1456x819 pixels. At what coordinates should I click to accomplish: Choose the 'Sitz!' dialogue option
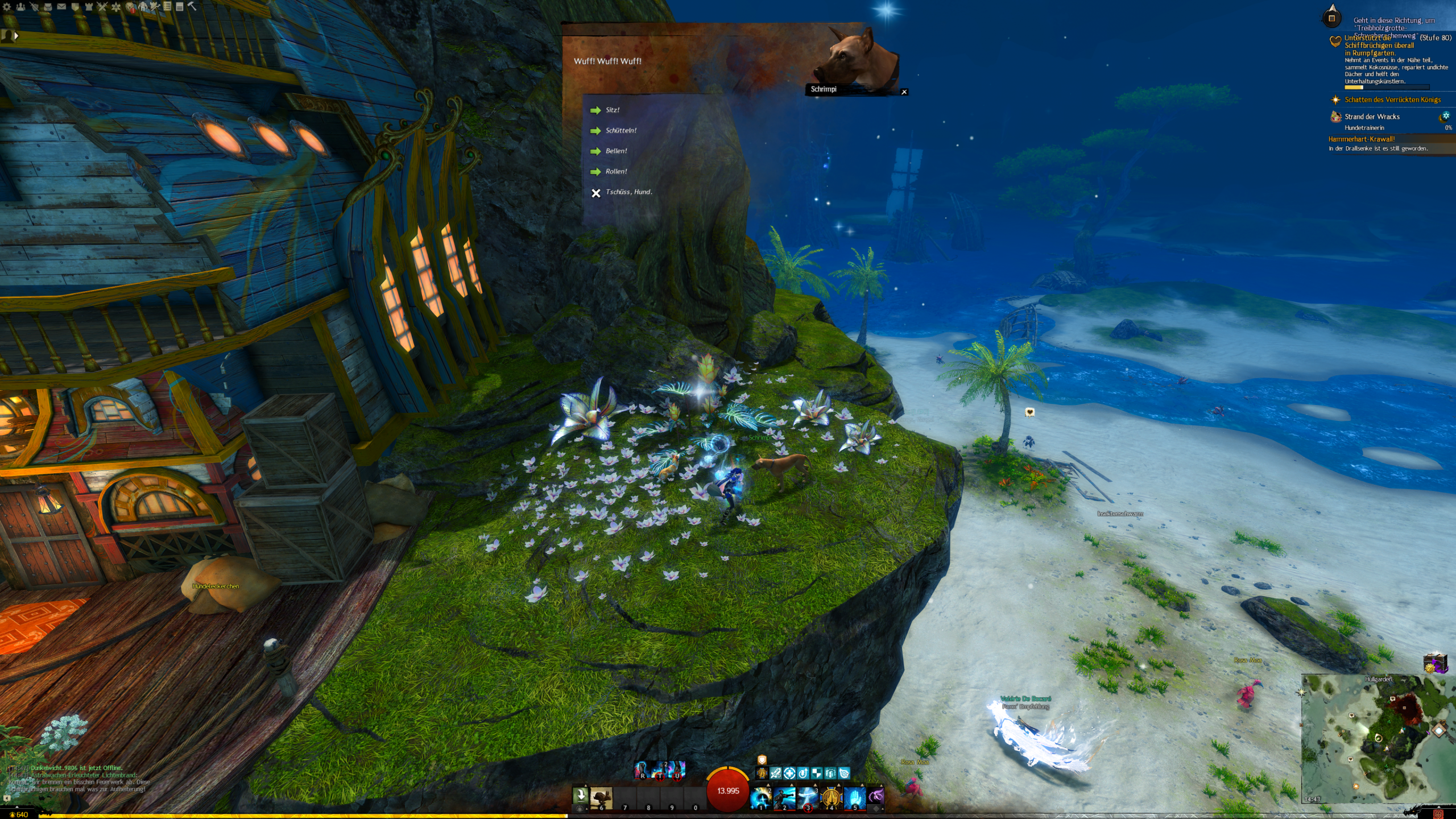pos(612,110)
